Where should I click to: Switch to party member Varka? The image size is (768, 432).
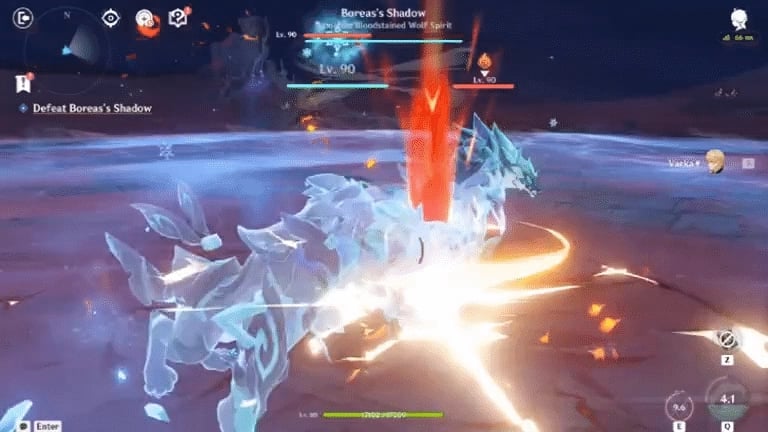(x=714, y=163)
